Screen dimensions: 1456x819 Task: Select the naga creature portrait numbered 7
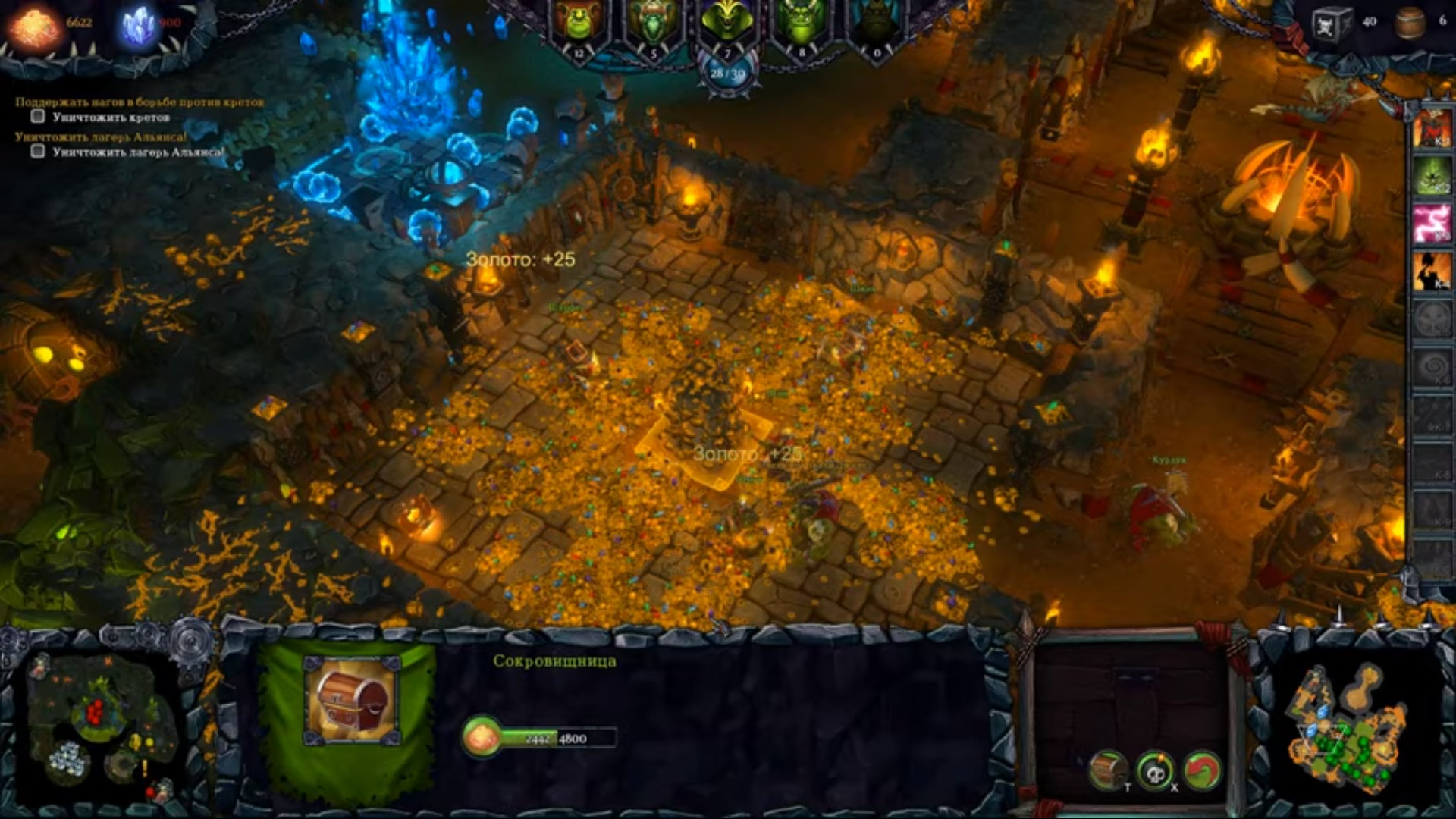coord(726,24)
